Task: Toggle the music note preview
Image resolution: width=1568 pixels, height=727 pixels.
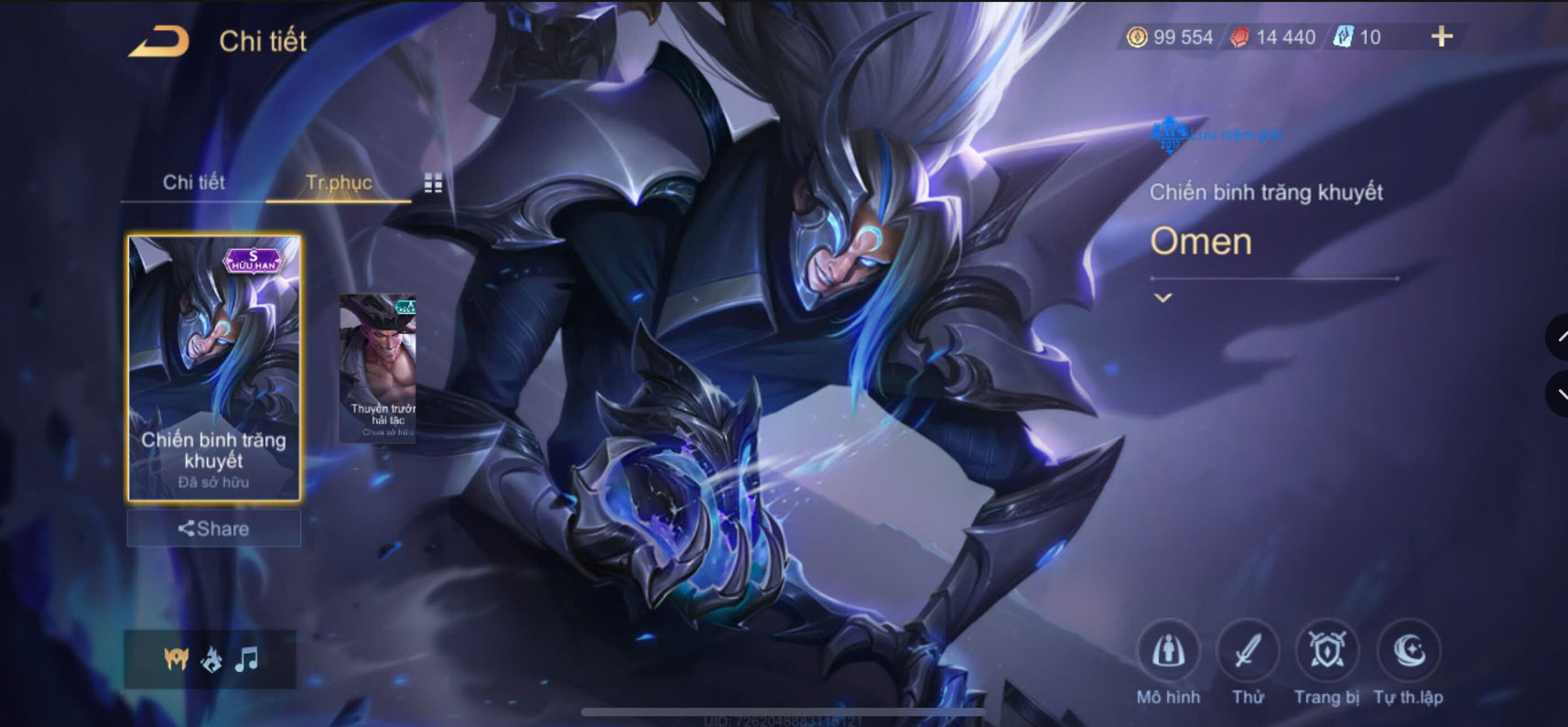Action: (247, 657)
